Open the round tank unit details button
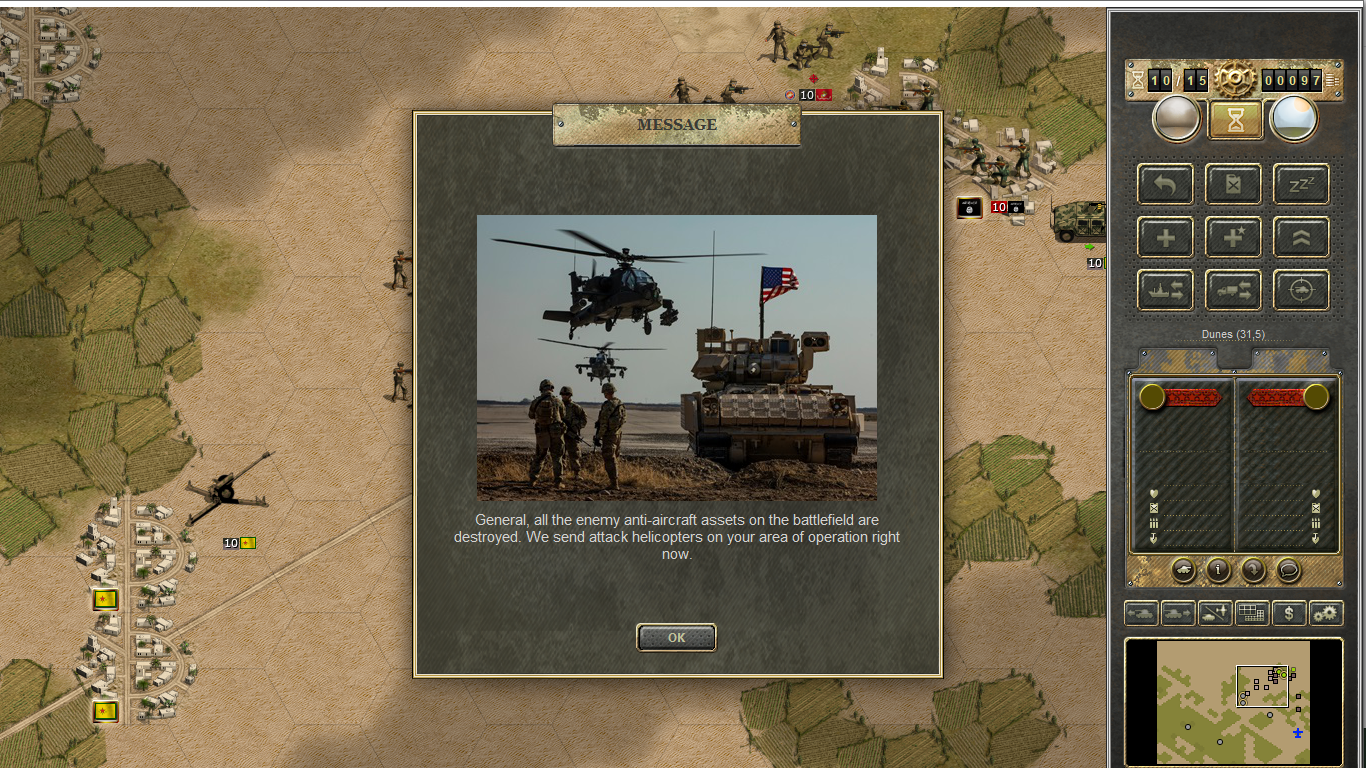1366x768 pixels. coord(1184,570)
